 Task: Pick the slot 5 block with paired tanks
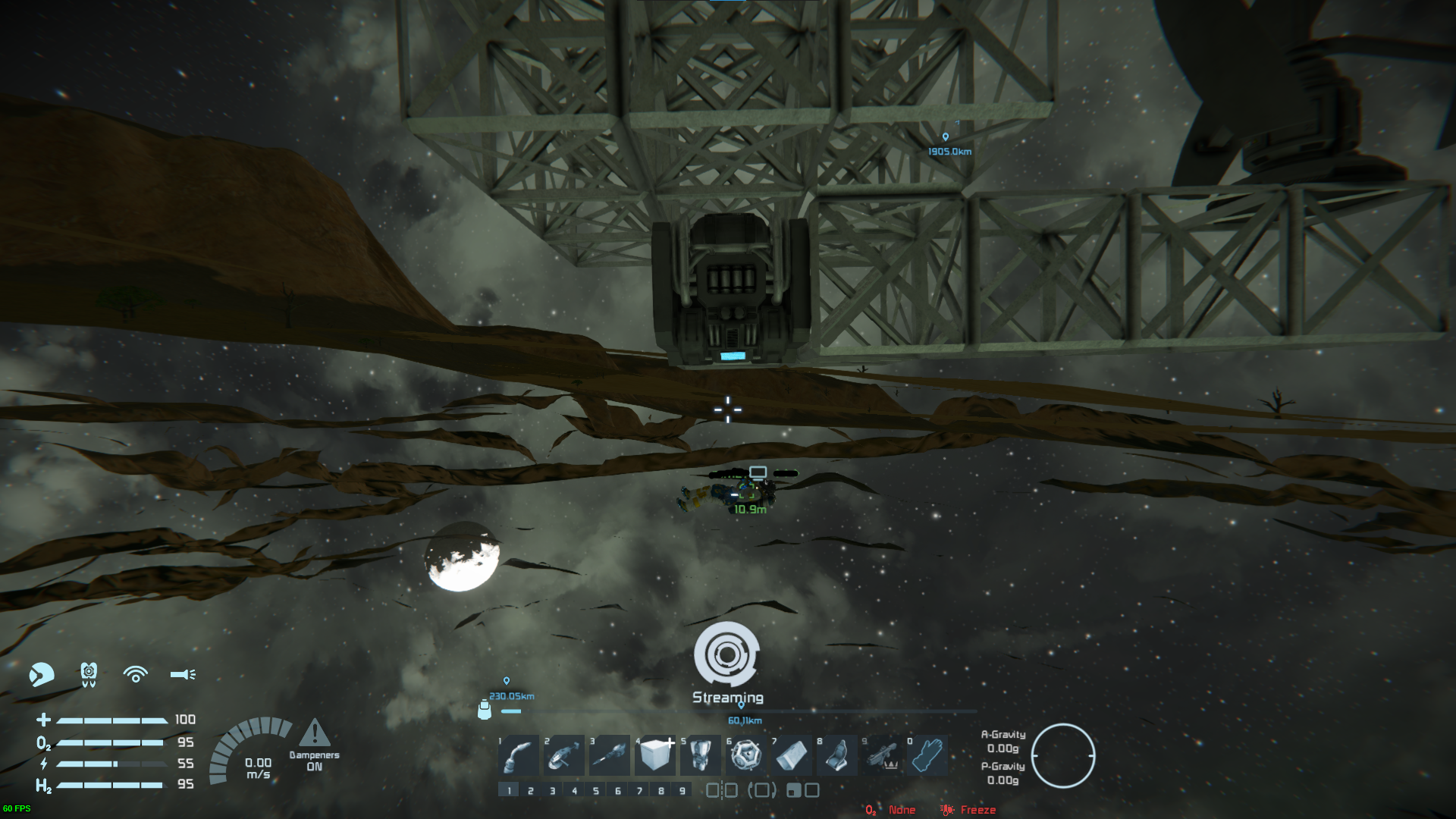pyautogui.click(x=700, y=755)
